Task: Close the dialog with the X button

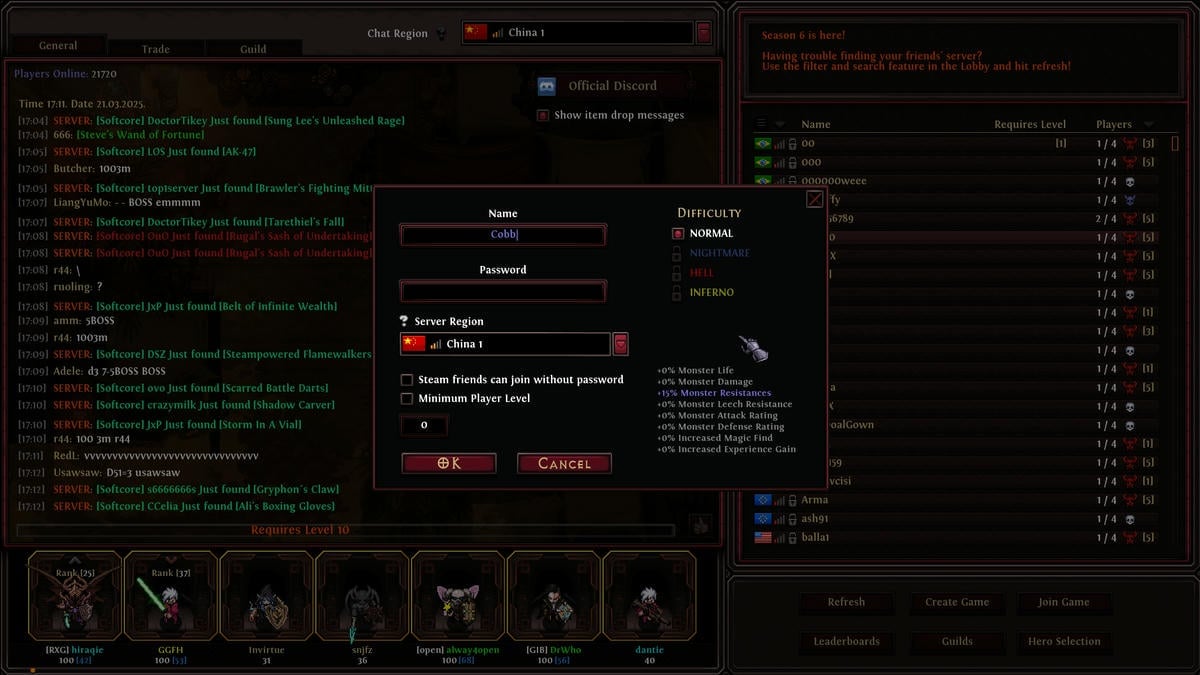Action: coord(815,199)
